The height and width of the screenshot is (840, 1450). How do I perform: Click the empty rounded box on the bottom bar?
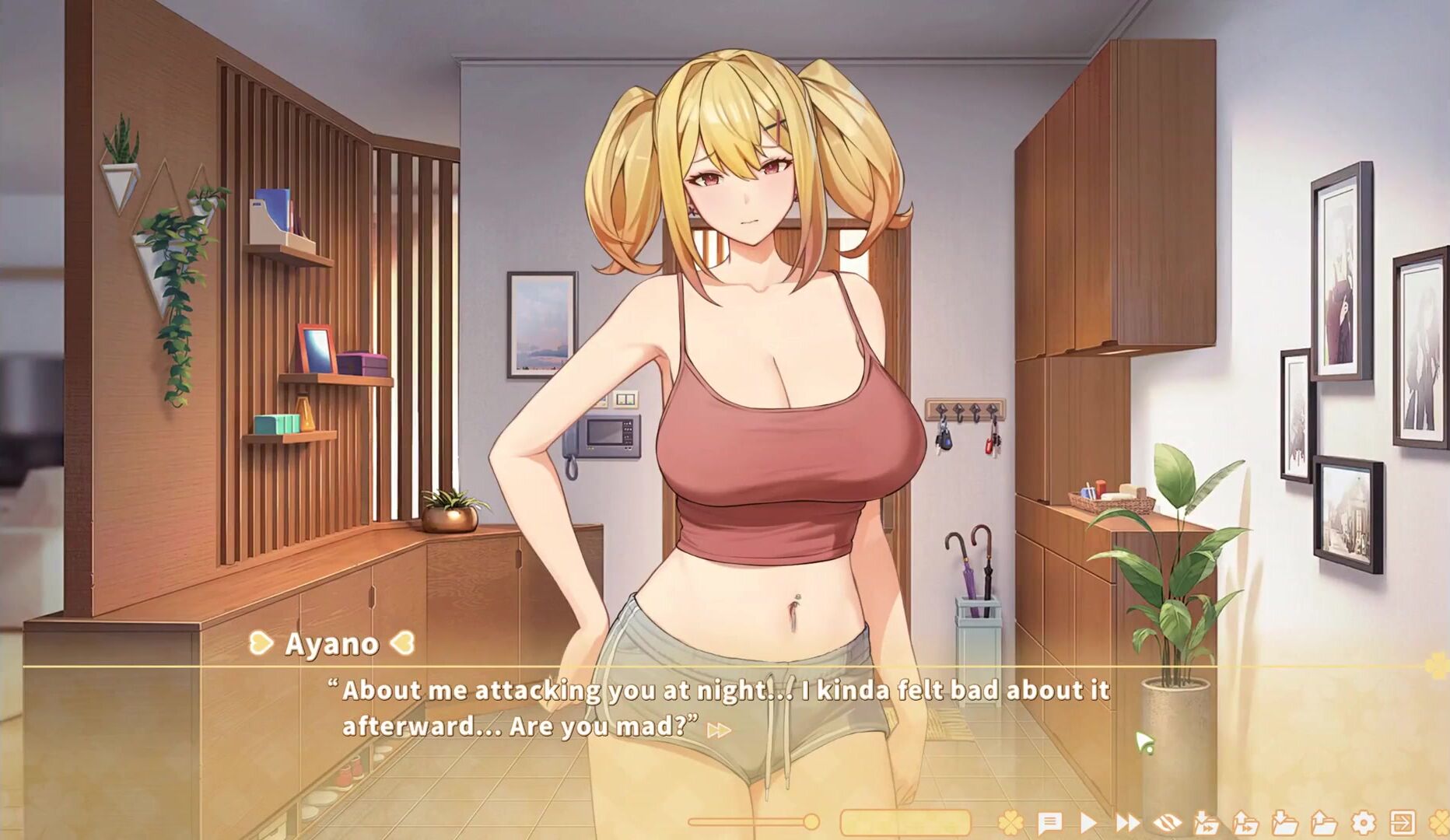905,822
